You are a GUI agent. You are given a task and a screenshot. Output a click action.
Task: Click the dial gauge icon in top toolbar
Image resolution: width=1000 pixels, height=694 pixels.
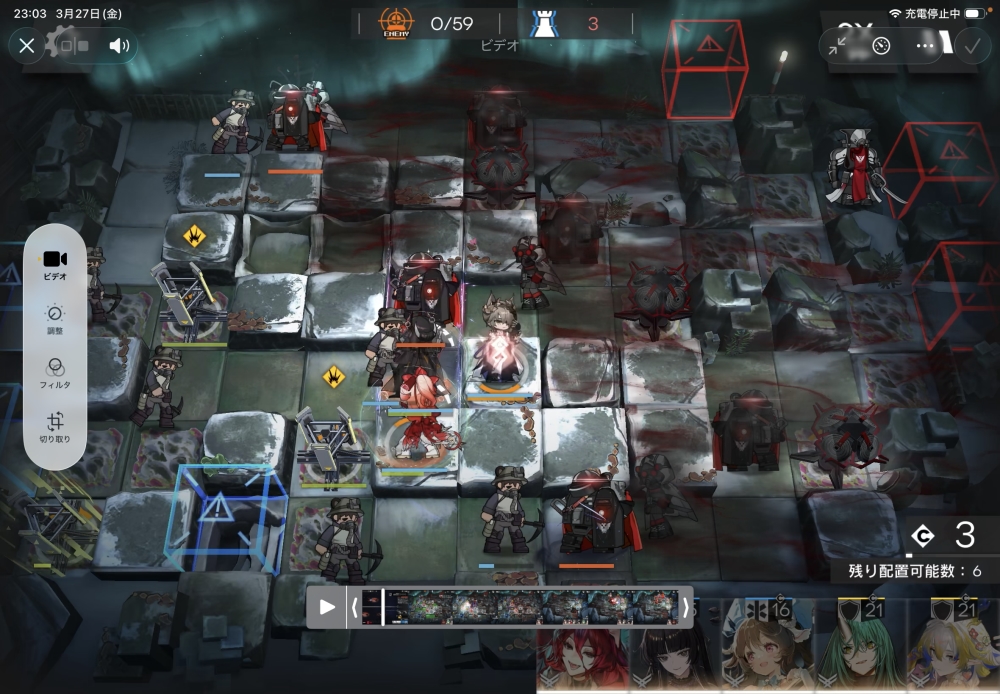pos(881,46)
